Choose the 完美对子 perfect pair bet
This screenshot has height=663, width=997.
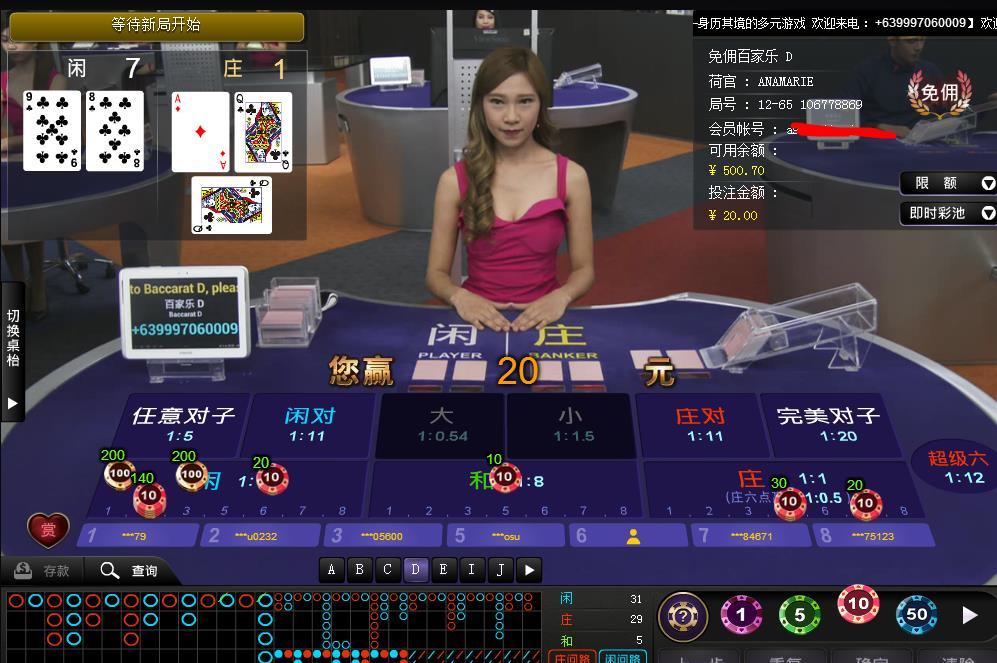[x=827, y=424]
